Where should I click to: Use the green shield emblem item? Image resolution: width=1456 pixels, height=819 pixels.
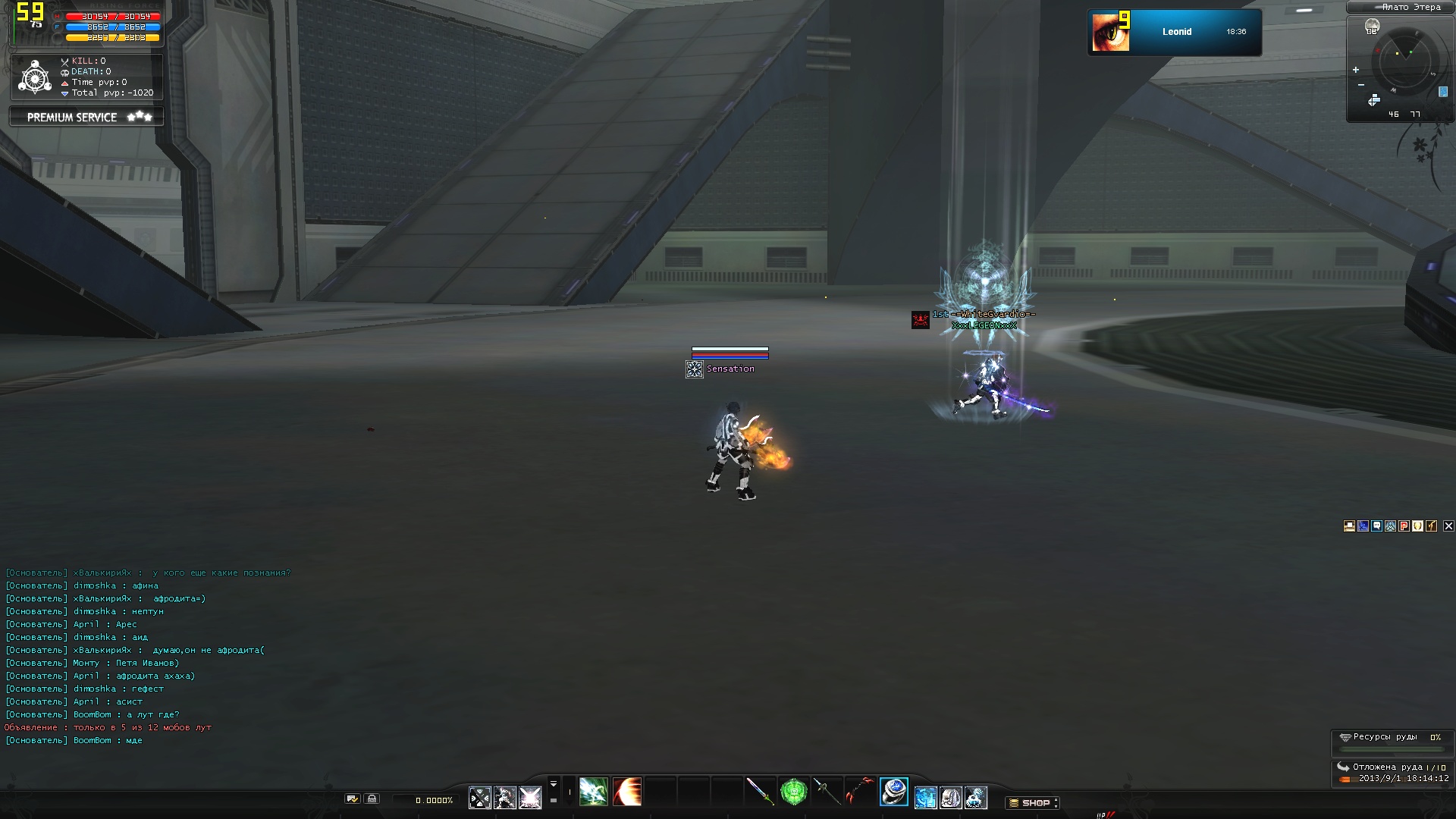(793, 792)
